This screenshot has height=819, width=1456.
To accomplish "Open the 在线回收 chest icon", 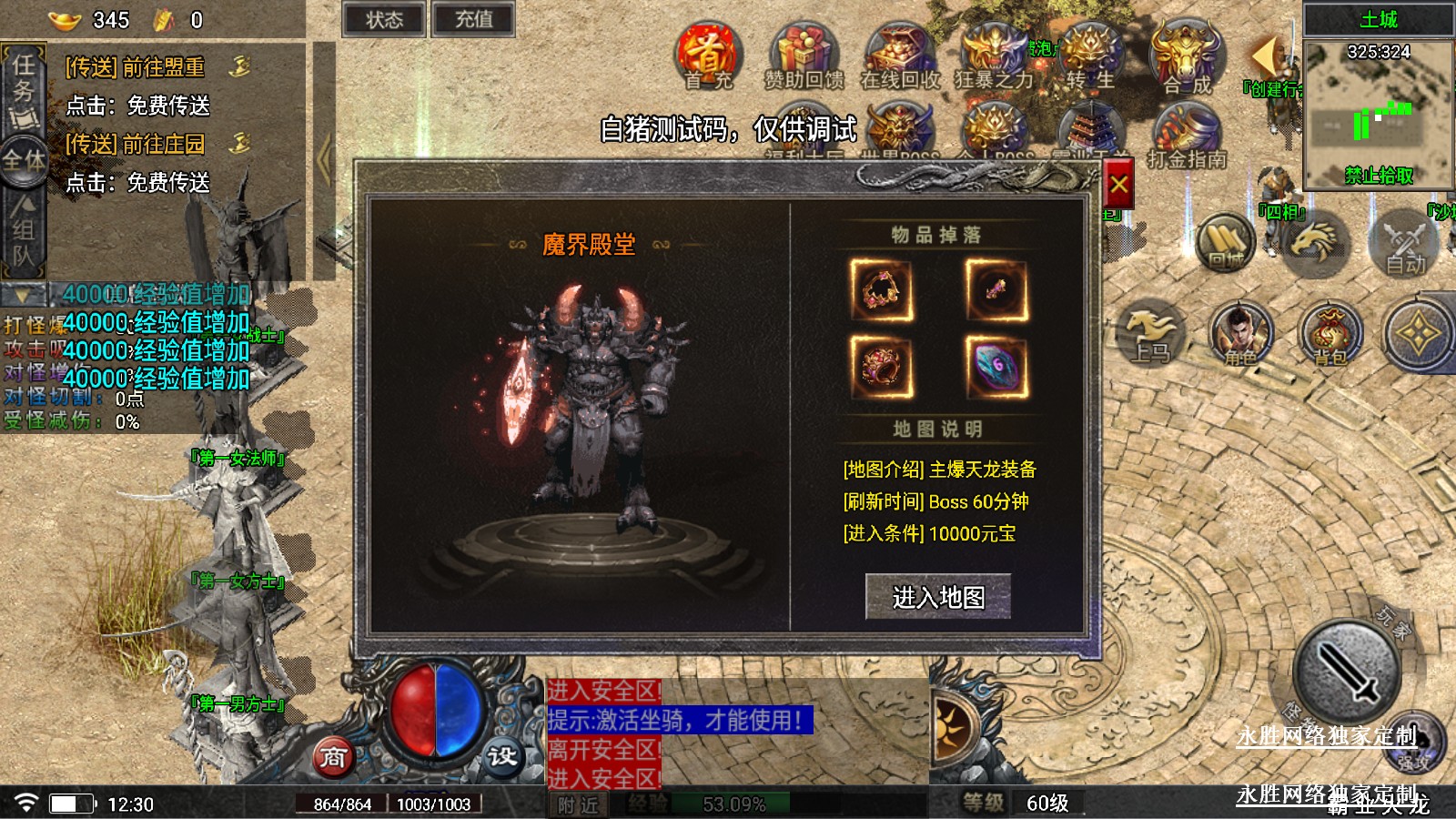I will pos(900,56).
